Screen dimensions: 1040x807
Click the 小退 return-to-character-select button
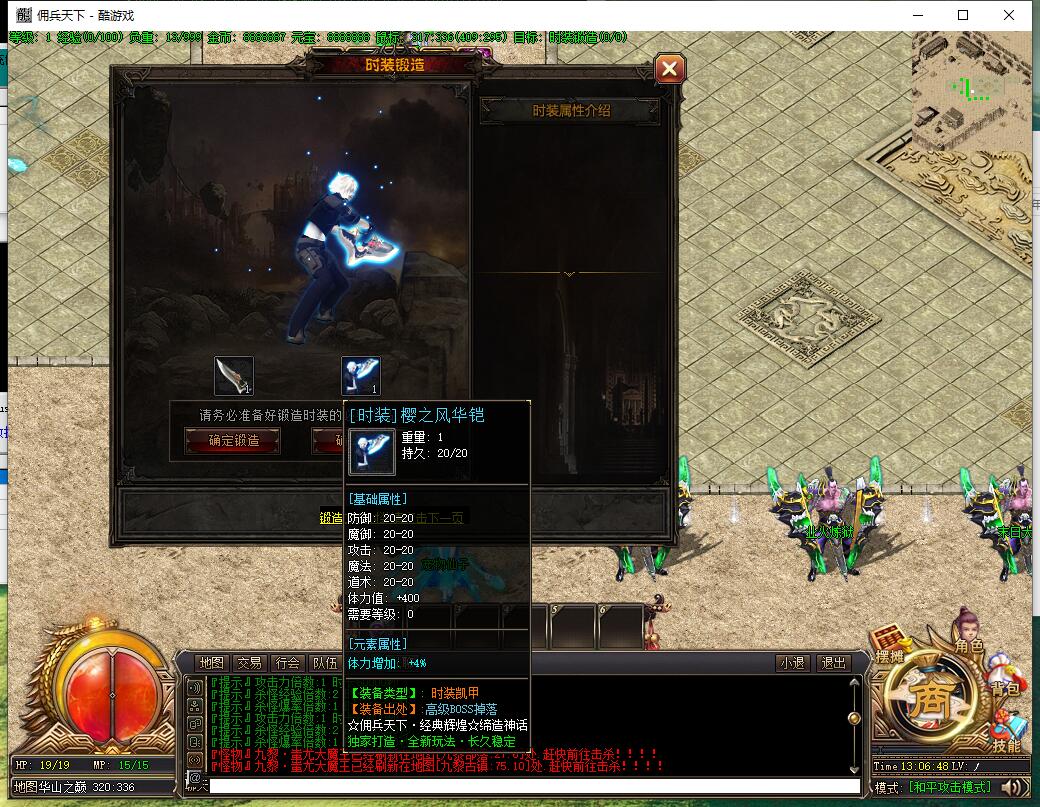(793, 663)
